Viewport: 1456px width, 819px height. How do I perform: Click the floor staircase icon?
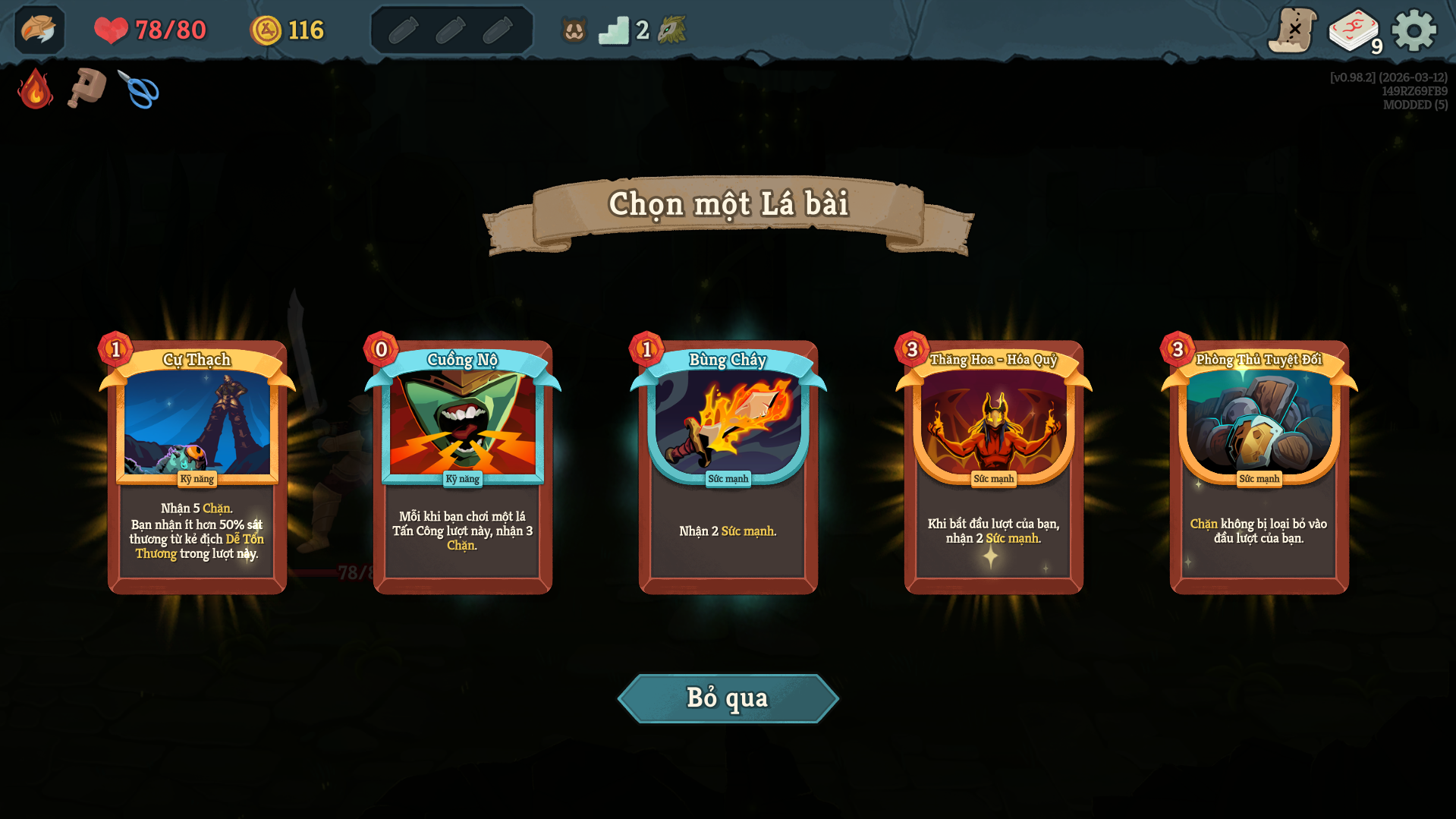tap(614, 30)
